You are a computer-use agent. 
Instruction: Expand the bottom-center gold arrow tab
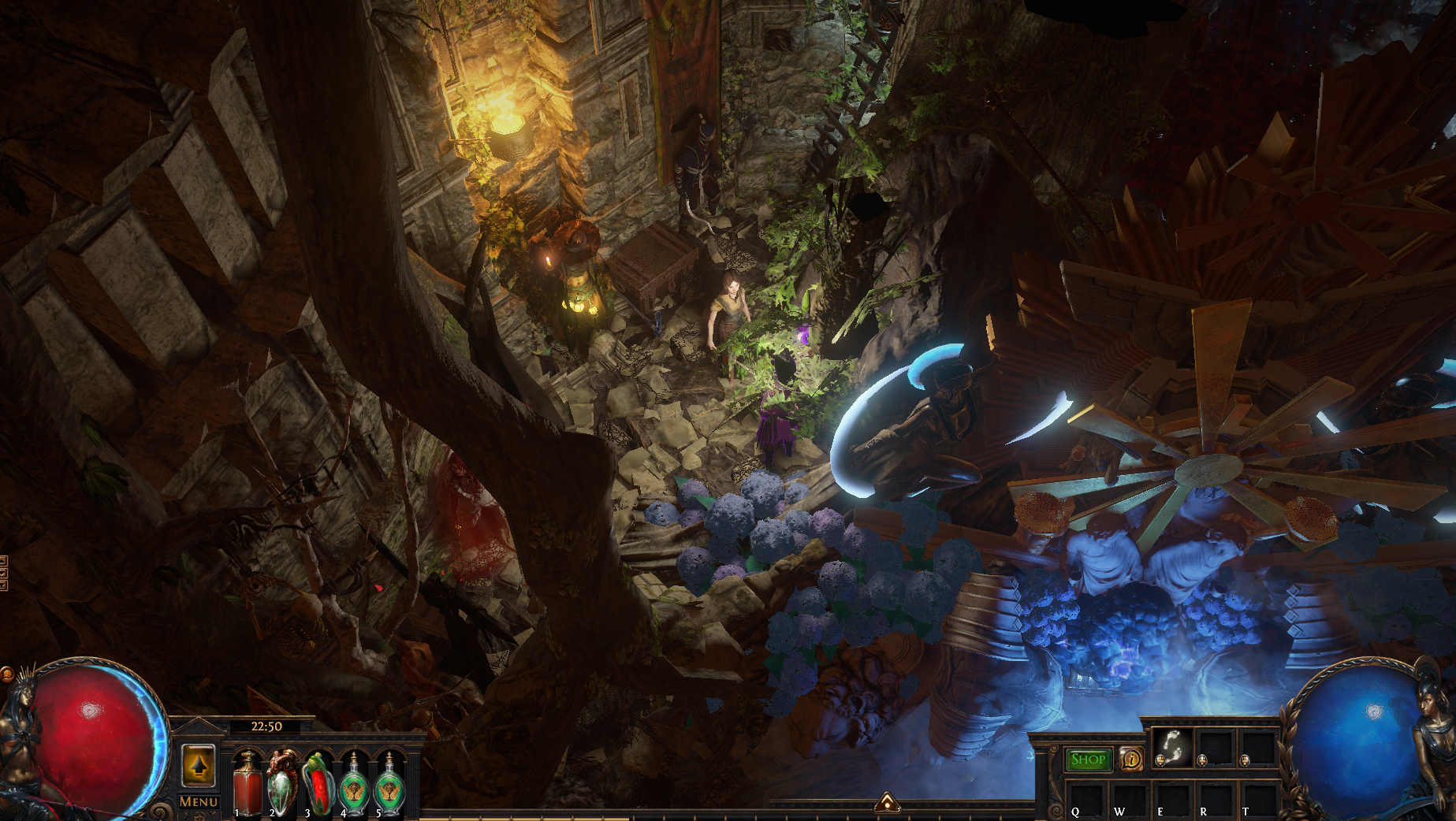(888, 803)
